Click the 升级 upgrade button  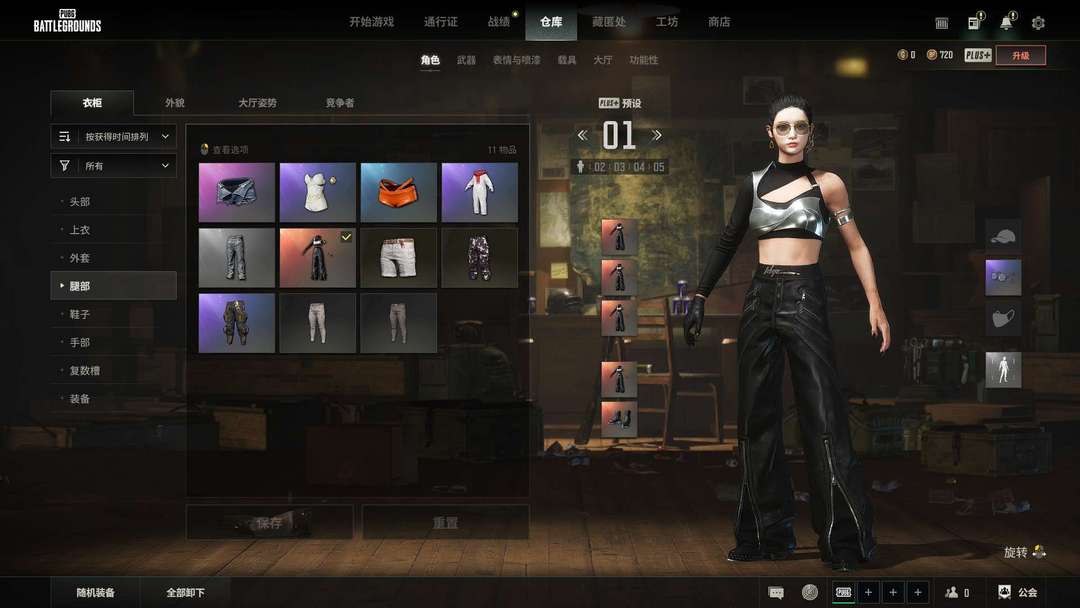(1020, 55)
